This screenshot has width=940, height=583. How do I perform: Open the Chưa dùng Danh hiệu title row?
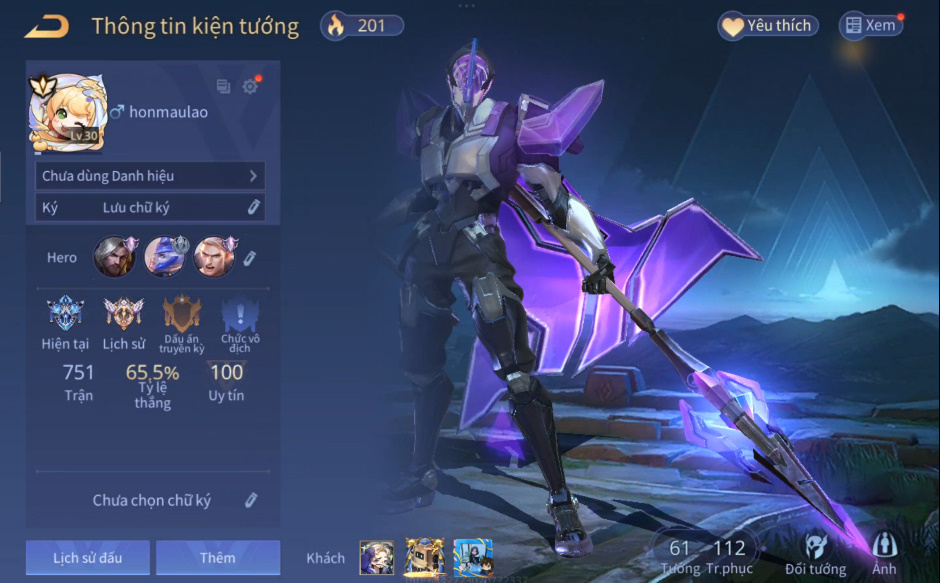tap(150, 176)
